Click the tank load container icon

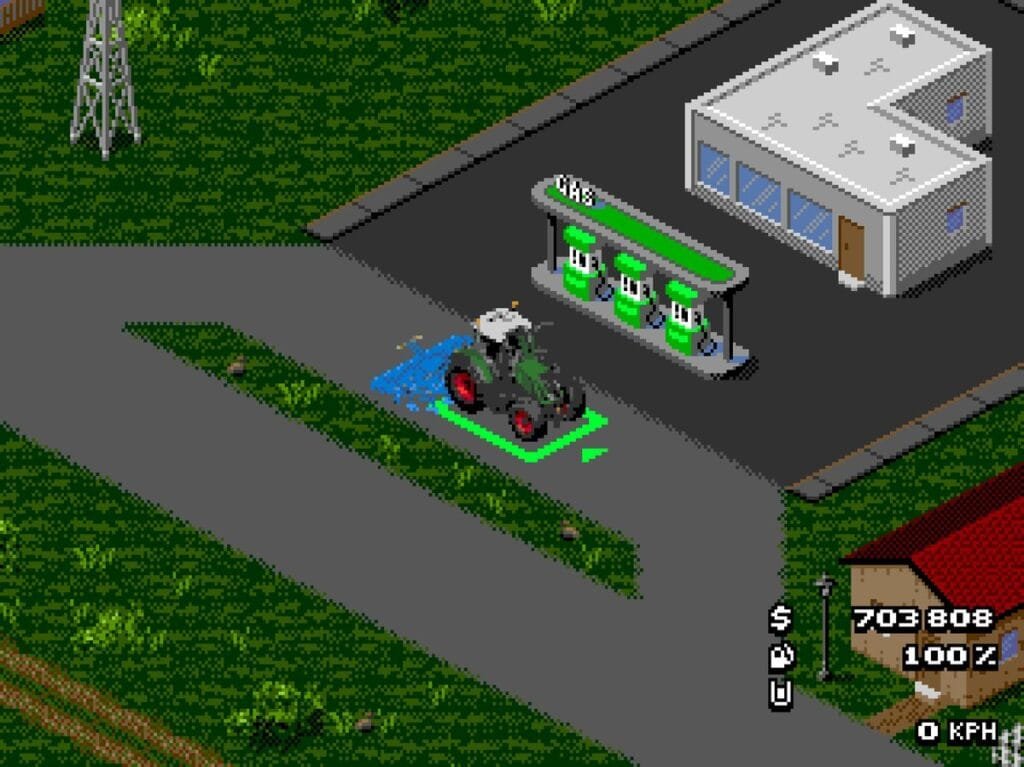click(780, 693)
